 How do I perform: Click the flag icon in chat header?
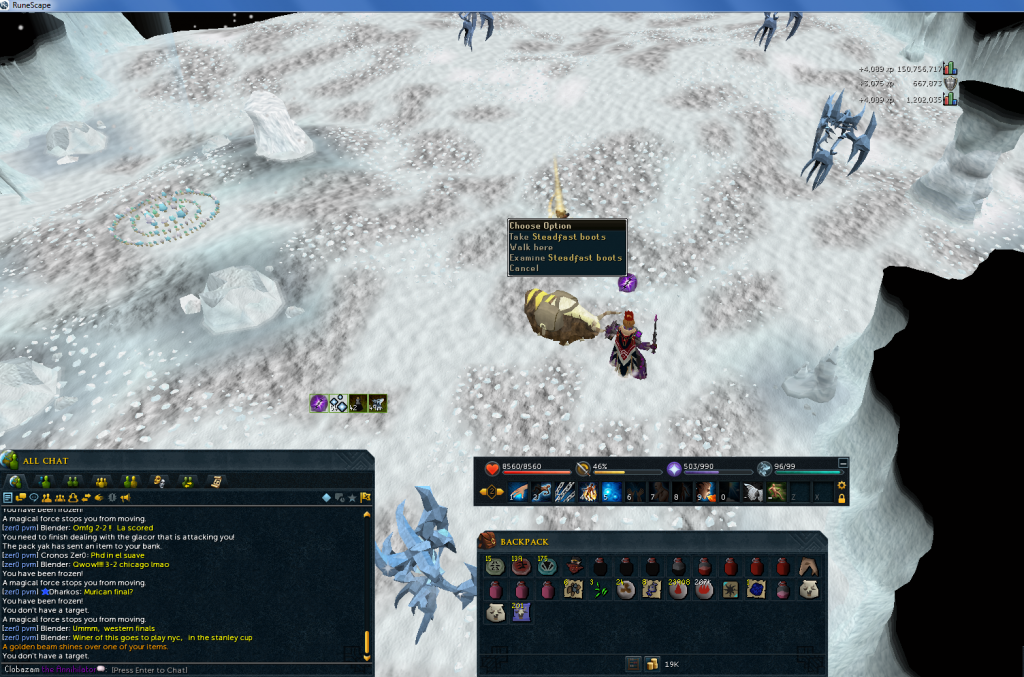click(x=366, y=497)
